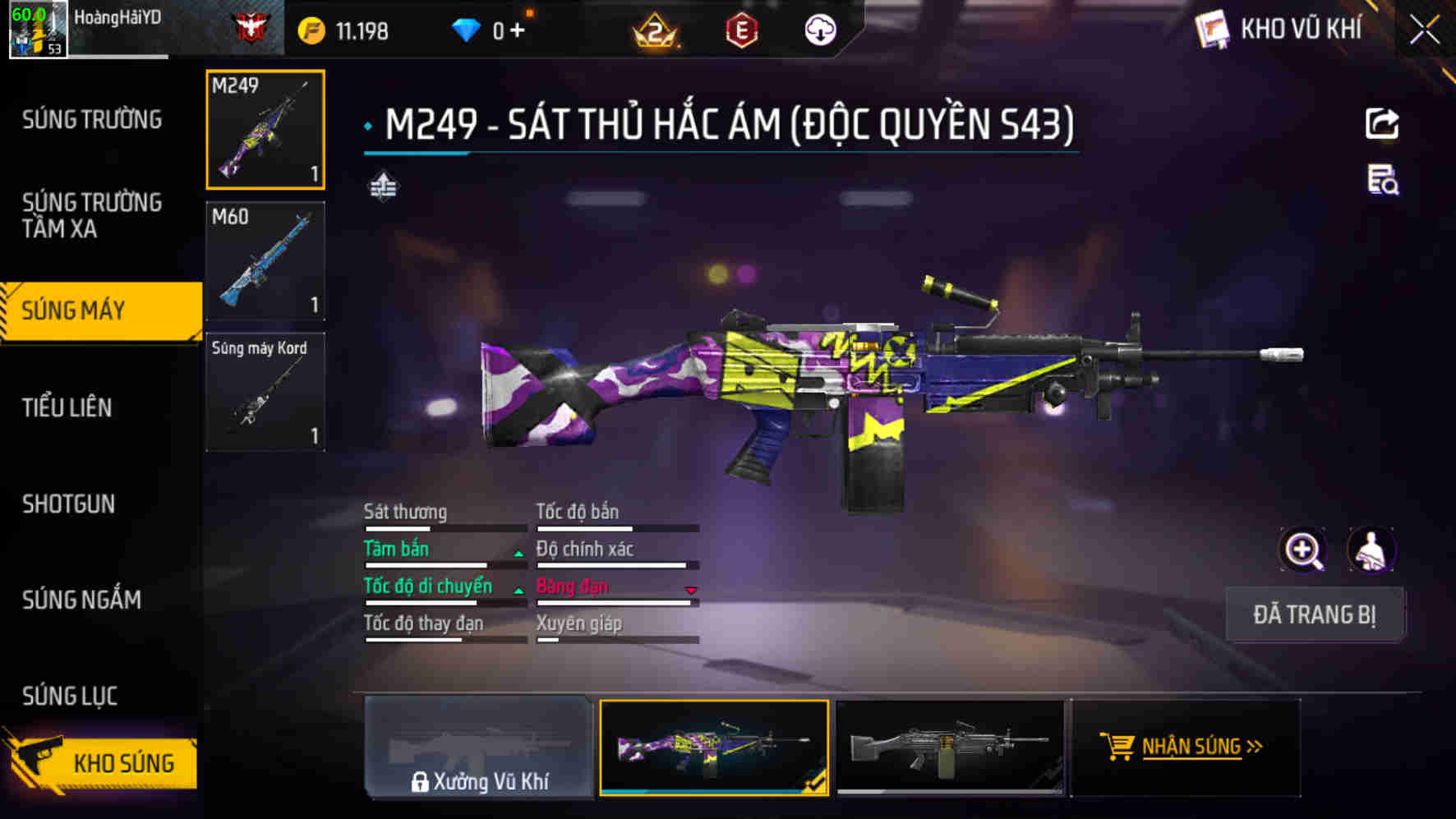Click the locked Xưởng Vũ Khí skin slot
Screen dimensions: 1456x819
[x=477, y=748]
